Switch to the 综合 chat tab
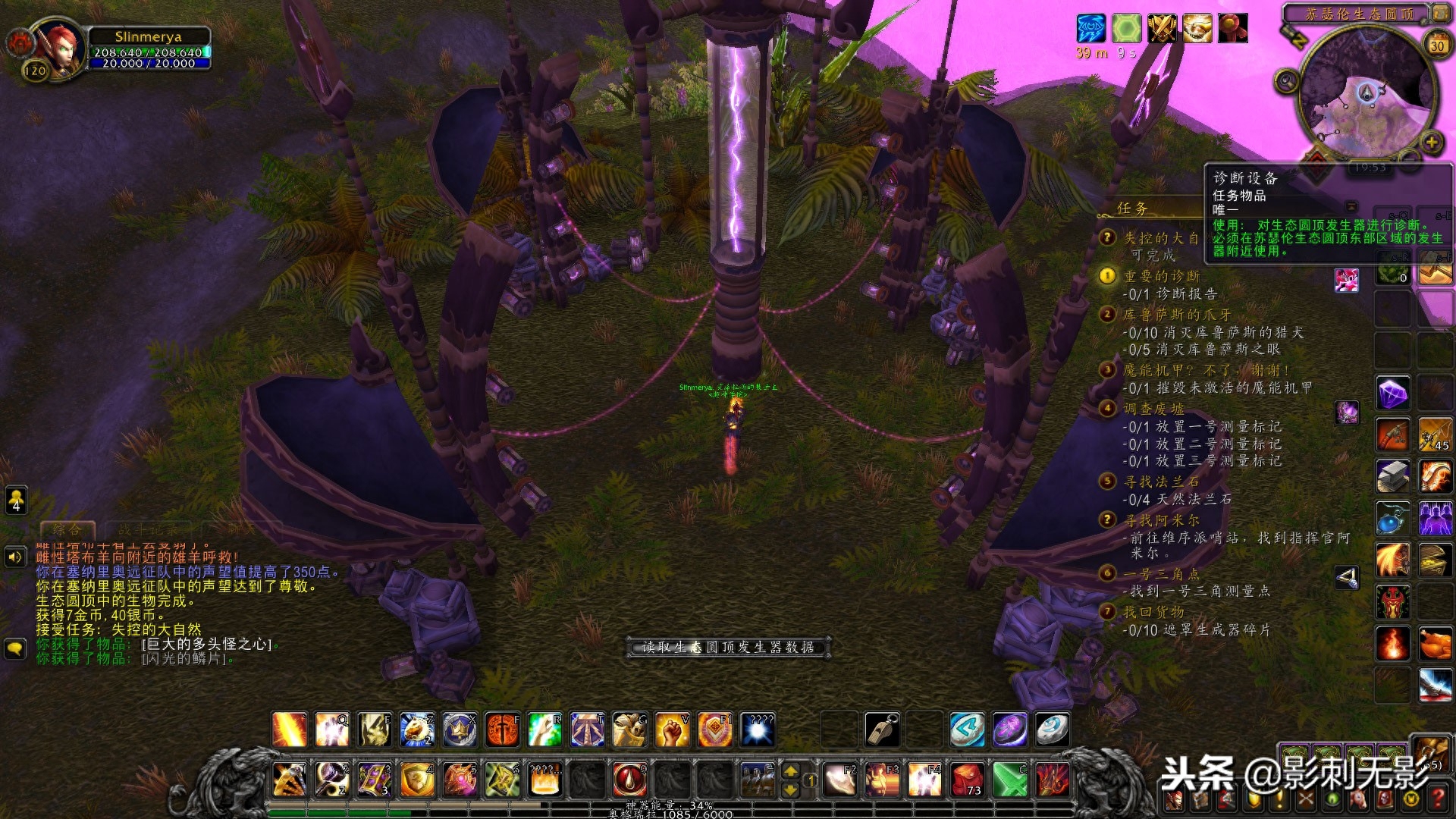The image size is (1456, 819). [67, 529]
